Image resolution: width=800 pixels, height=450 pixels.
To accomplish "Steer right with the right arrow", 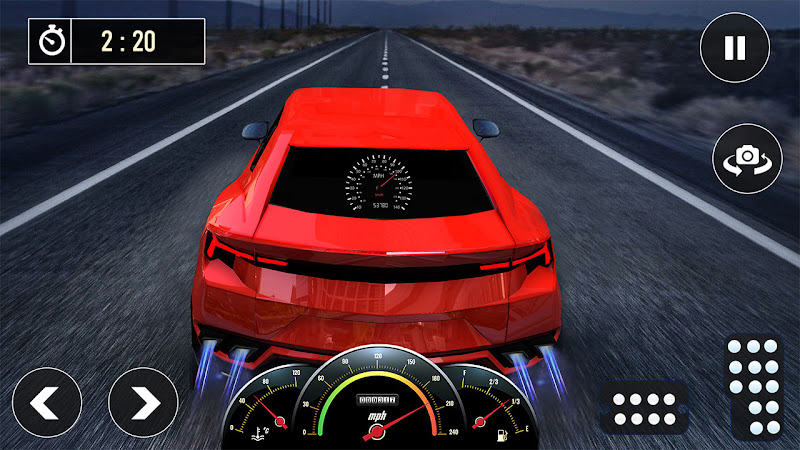I will pyautogui.click(x=143, y=402).
